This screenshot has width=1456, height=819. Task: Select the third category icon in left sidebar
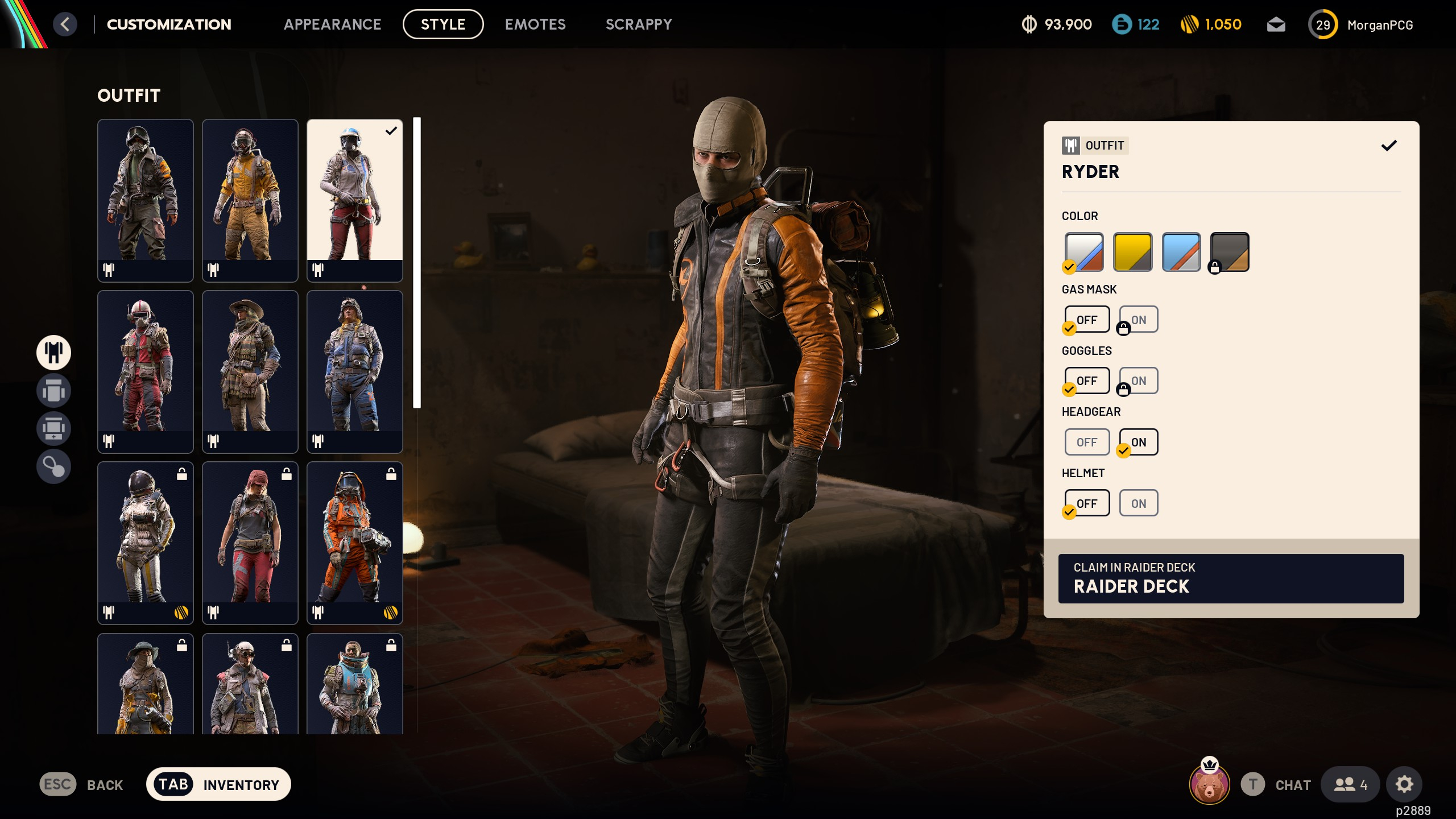point(53,428)
